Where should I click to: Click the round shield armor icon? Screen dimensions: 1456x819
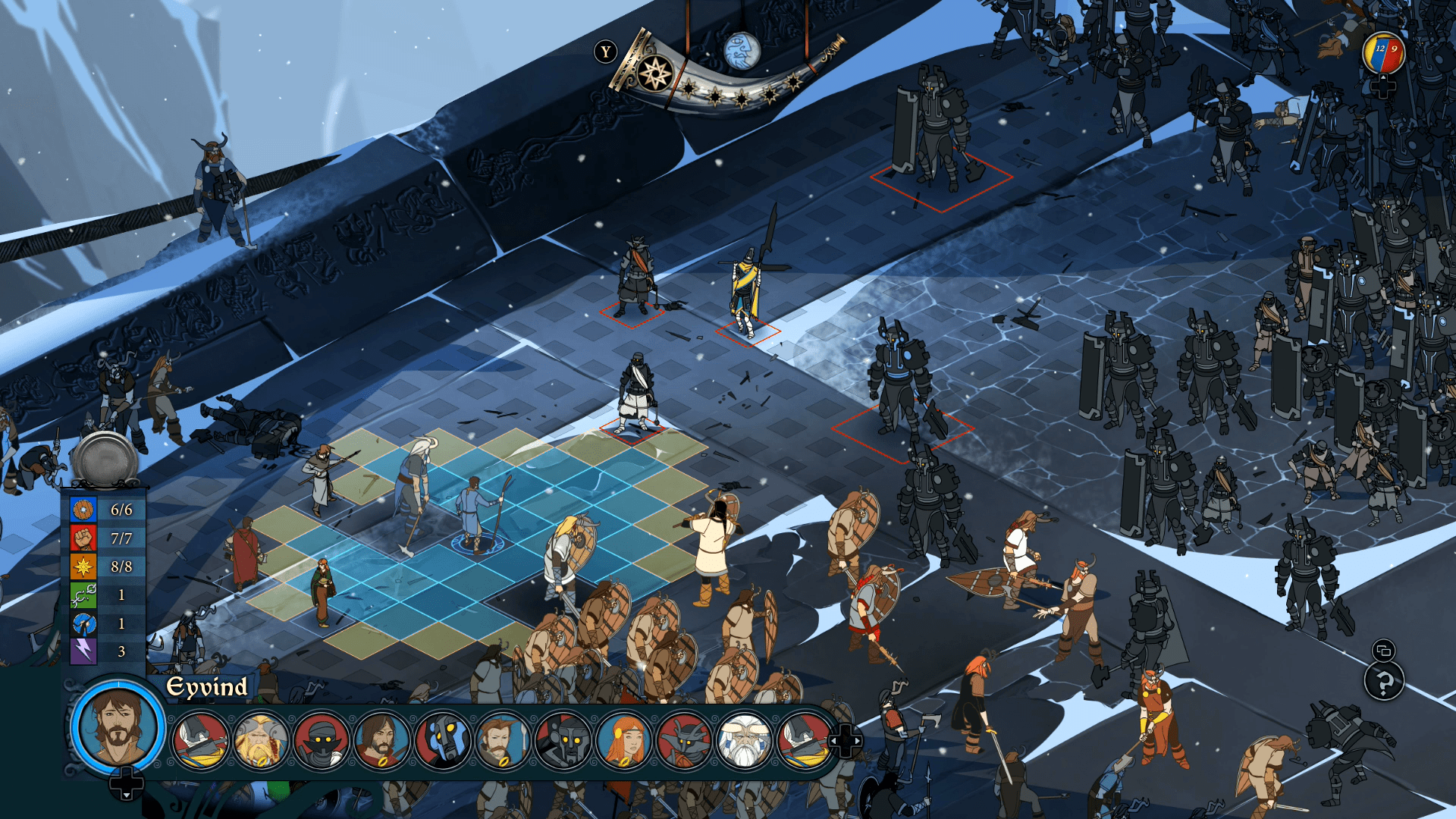[83, 510]
